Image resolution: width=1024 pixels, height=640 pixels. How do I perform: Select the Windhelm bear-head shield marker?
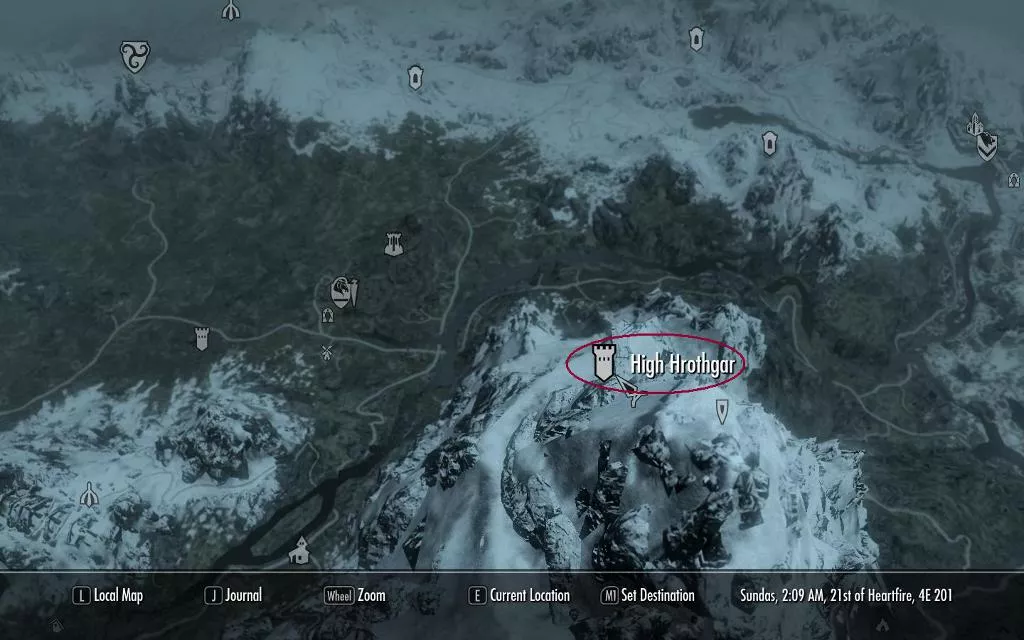point(986,147)
